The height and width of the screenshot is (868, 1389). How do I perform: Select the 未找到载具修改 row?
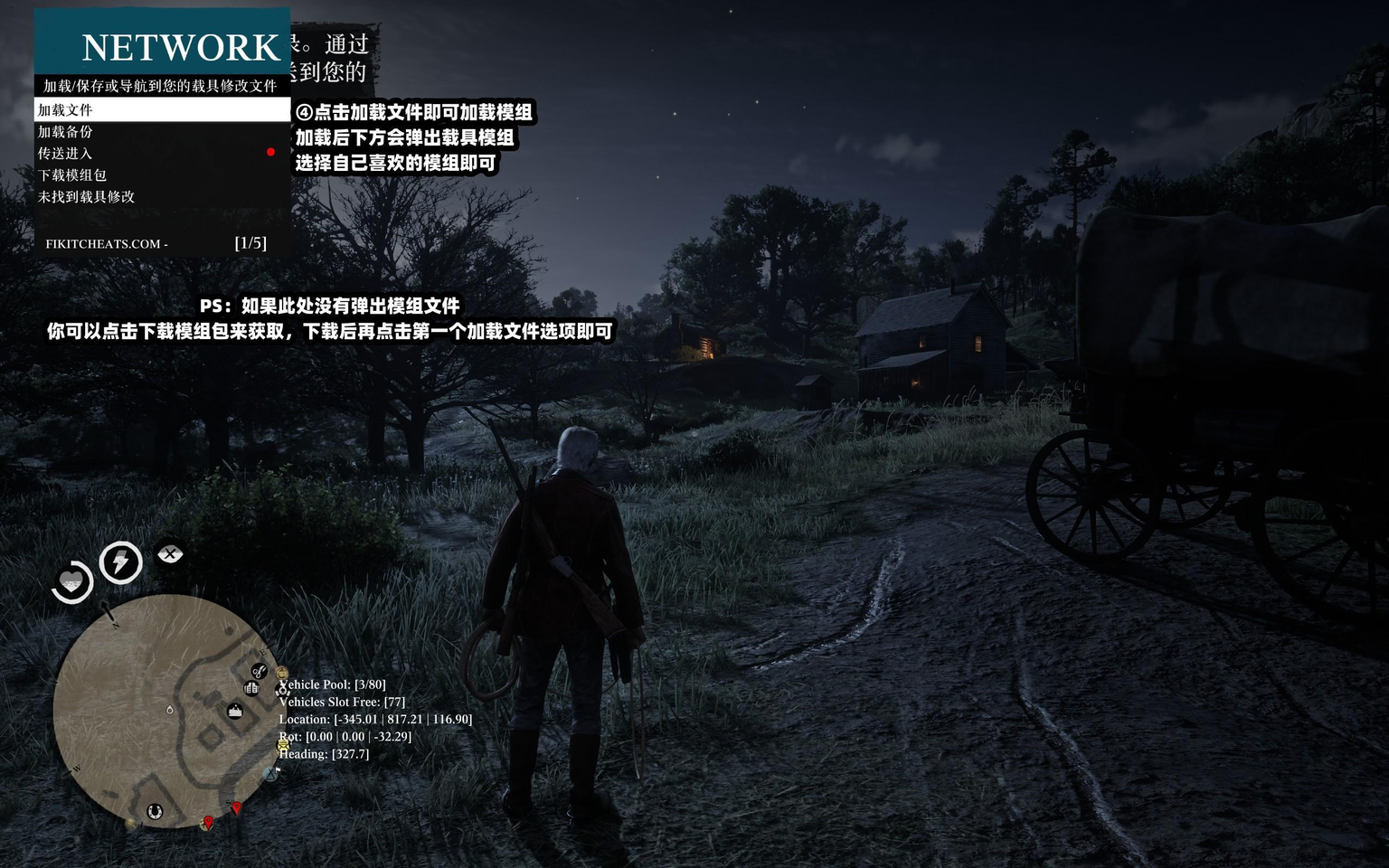coord(161,197)
